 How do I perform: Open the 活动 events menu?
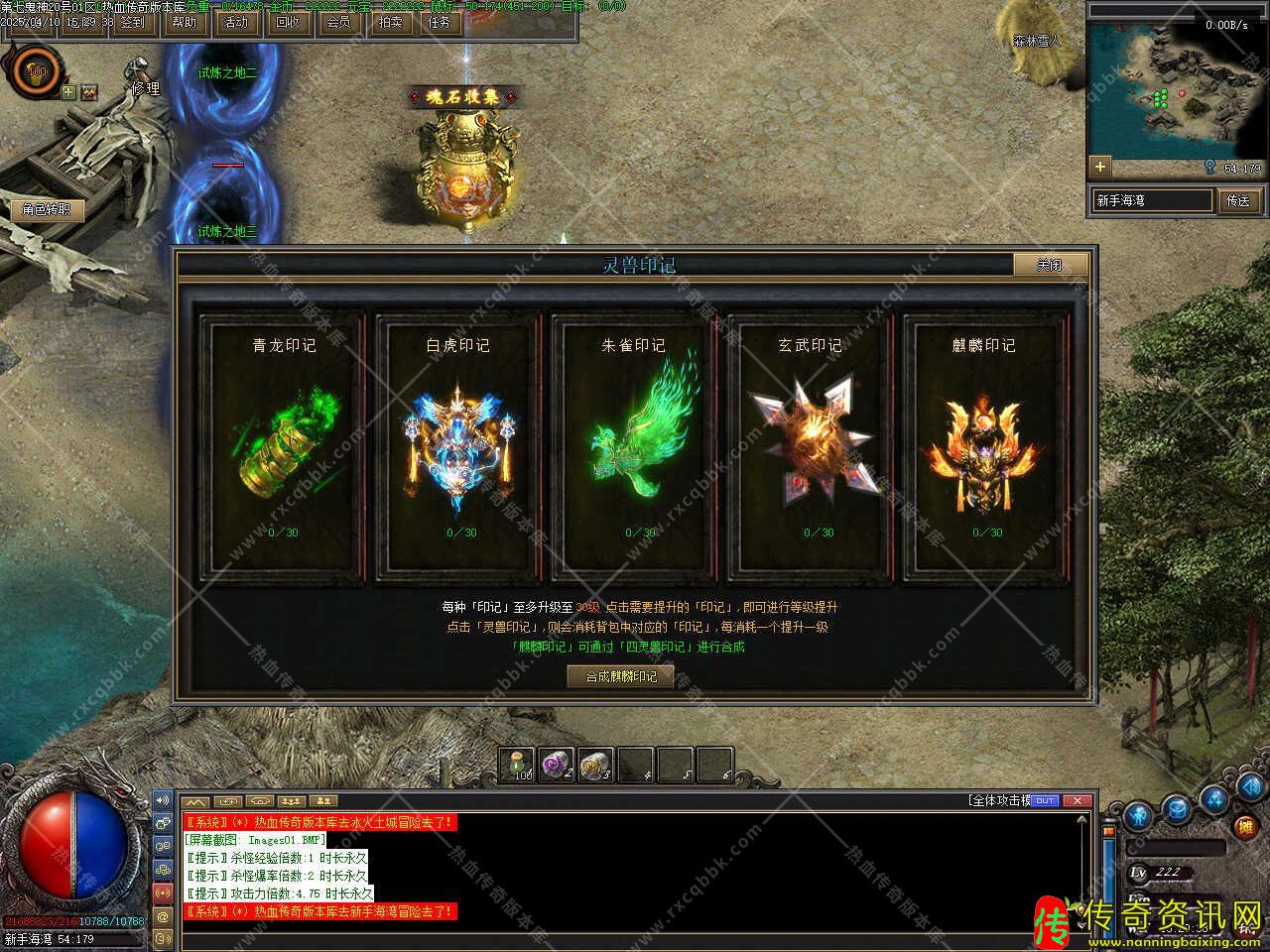click(x=235, y=22)
